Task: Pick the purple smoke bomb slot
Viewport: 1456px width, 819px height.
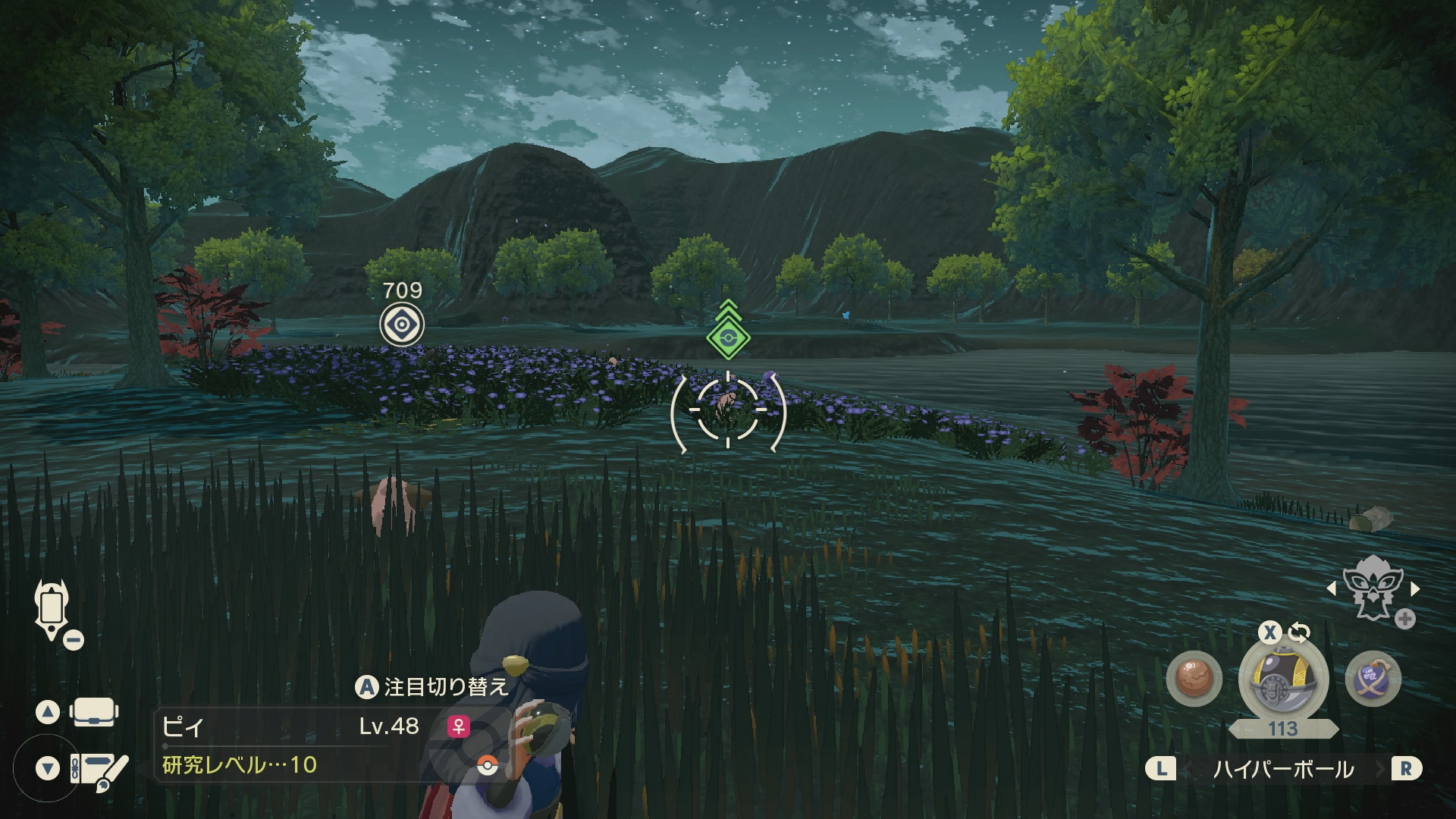Action: [1373, 679]
